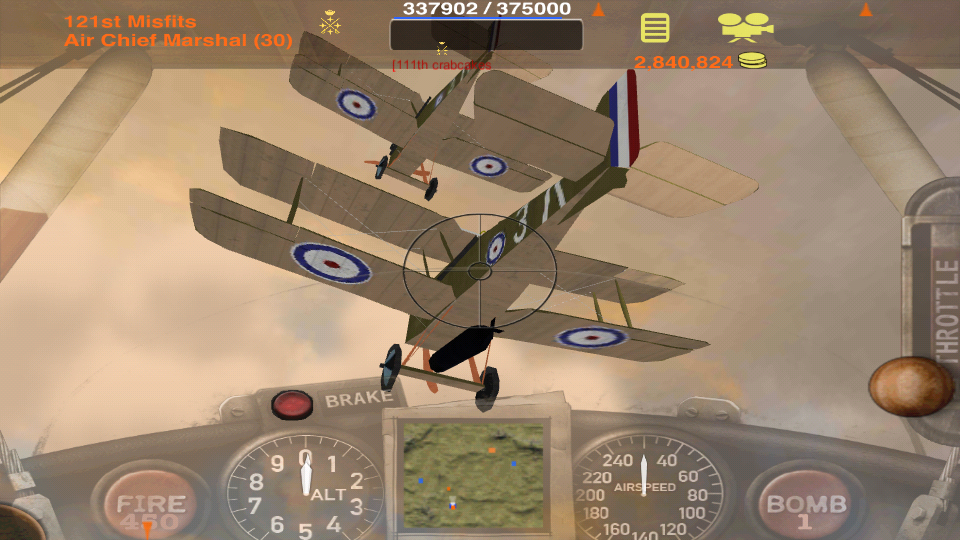Image resolution: width=960 pixels, height=540 pixels.
Task: Open the gold coins shop icon
Action: [753, 62]
